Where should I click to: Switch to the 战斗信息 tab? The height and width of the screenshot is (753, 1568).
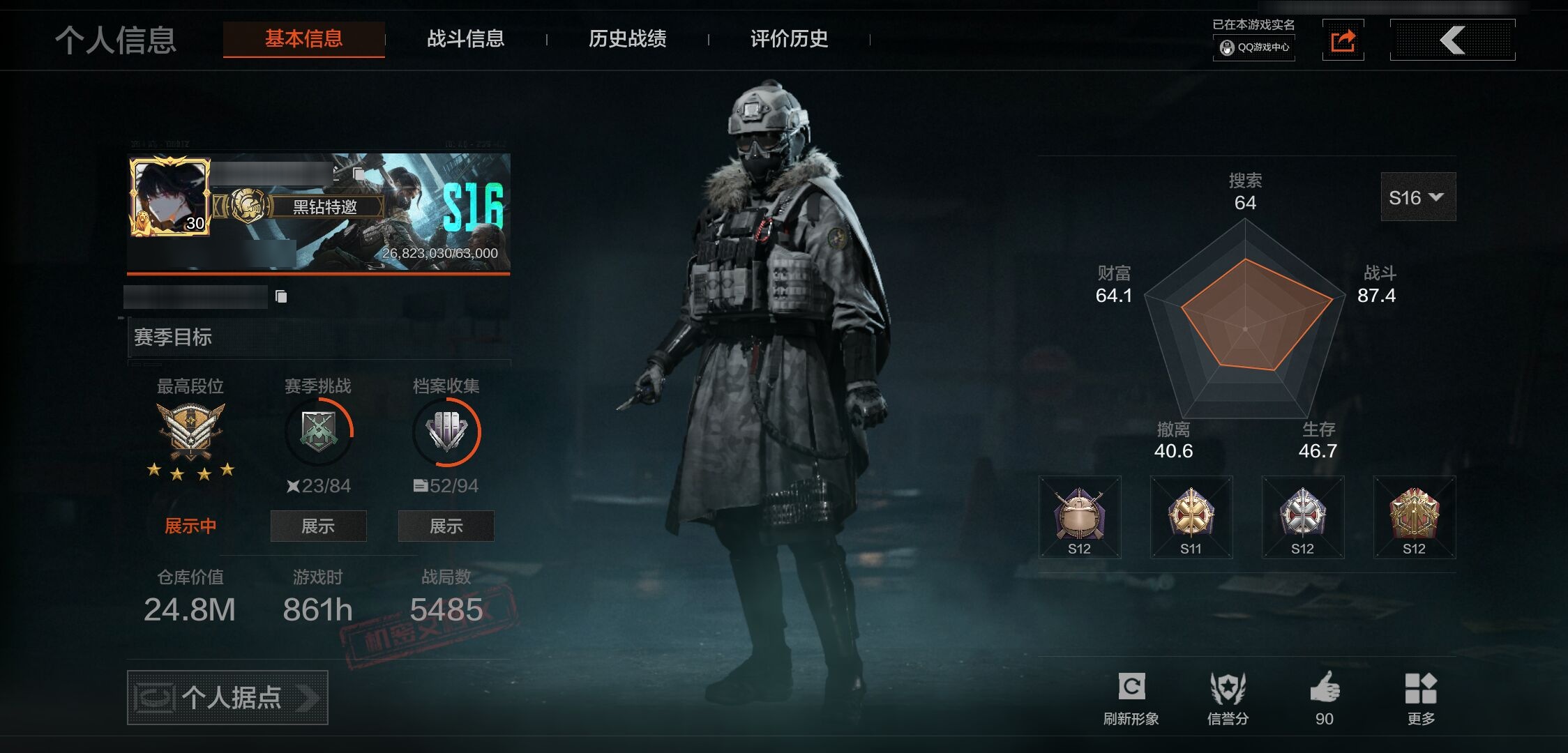click(465, 39)
